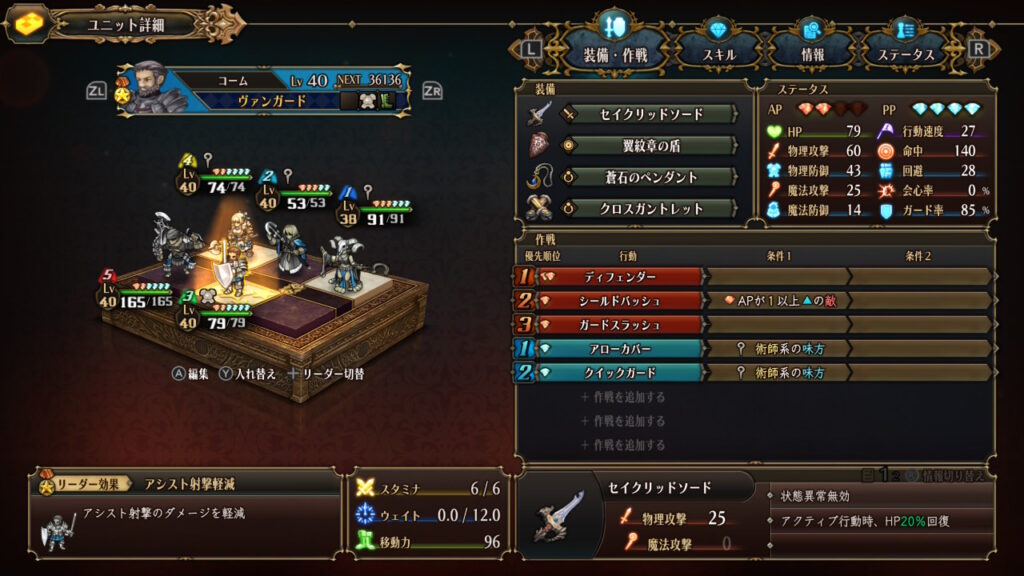The height and width of the screenshot is (576, 1024).
Task: Select the クイックガード passive tactic
Action: coord(622,372)
